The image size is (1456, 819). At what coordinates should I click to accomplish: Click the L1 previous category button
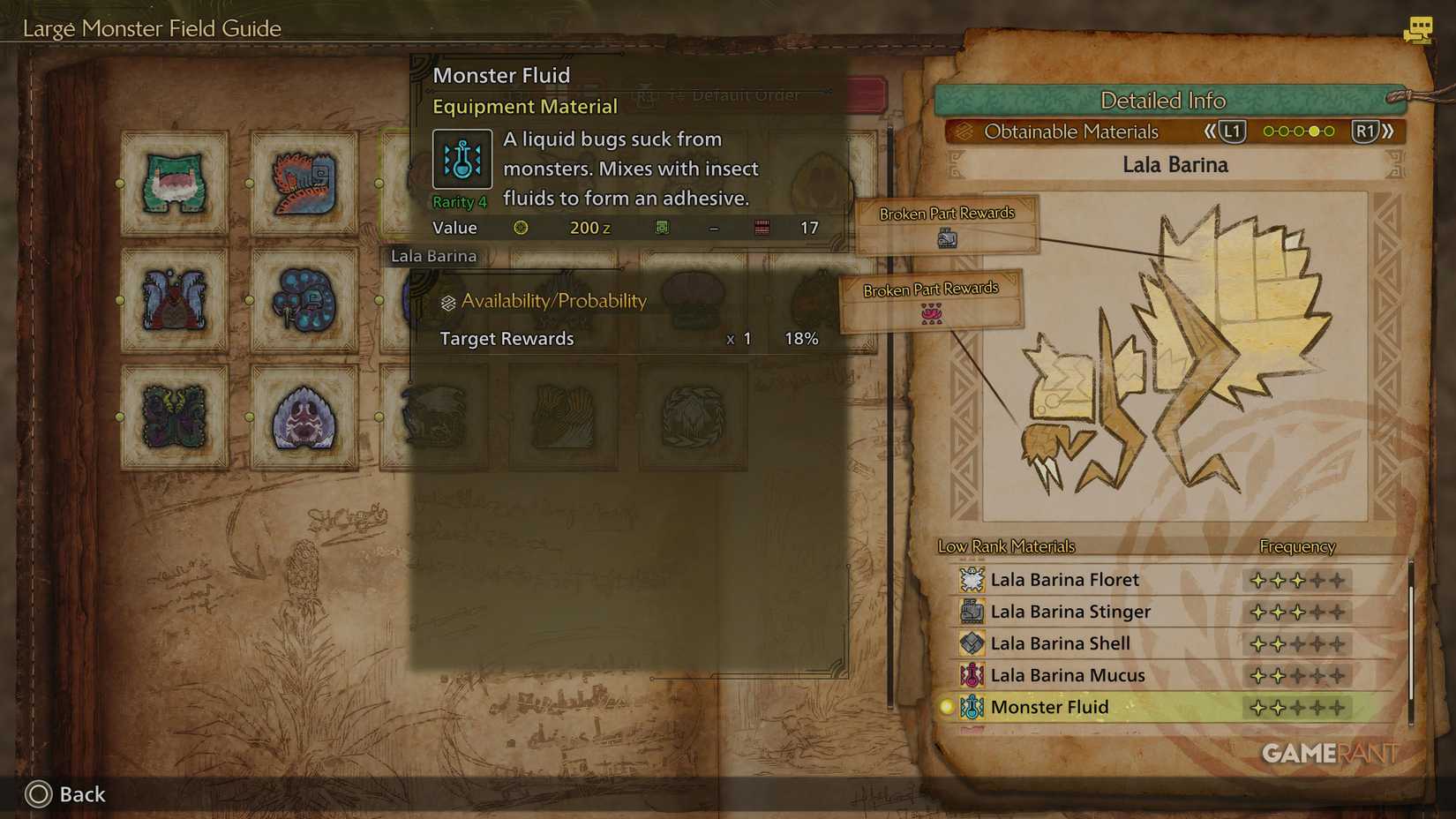pyautogui.click(x=1232, y=131)
